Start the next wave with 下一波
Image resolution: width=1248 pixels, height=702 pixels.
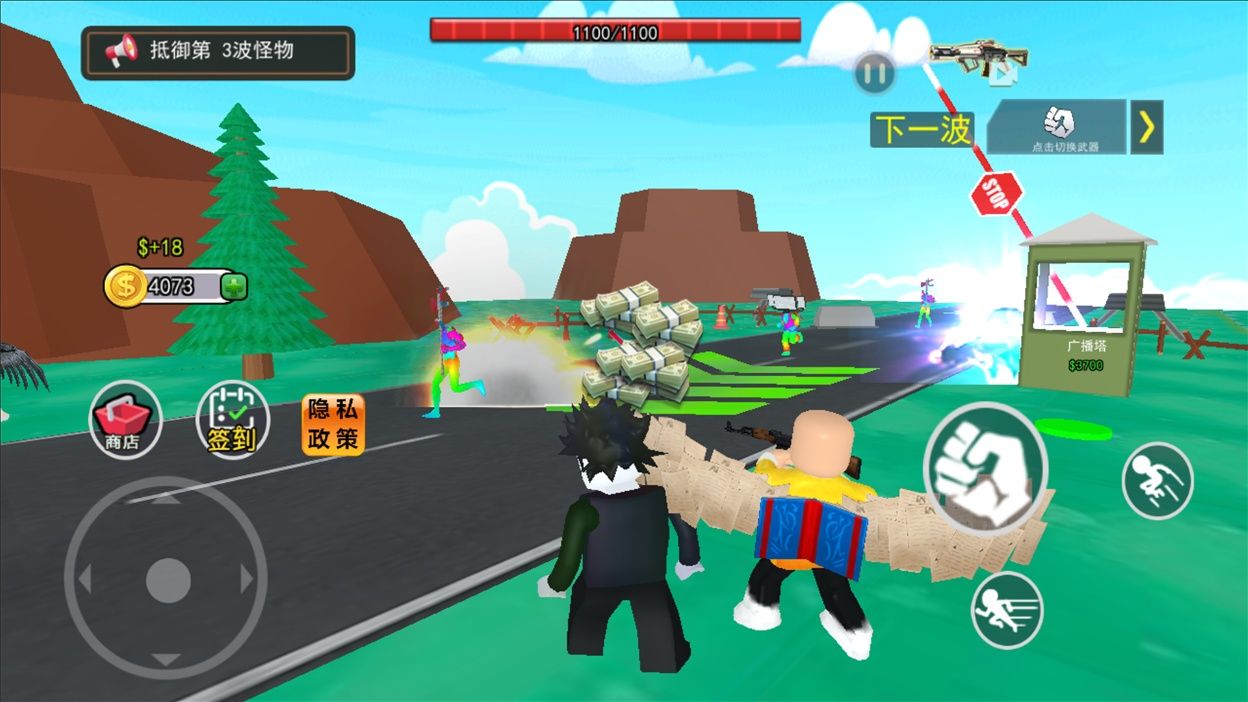click(x=922, y=129)
